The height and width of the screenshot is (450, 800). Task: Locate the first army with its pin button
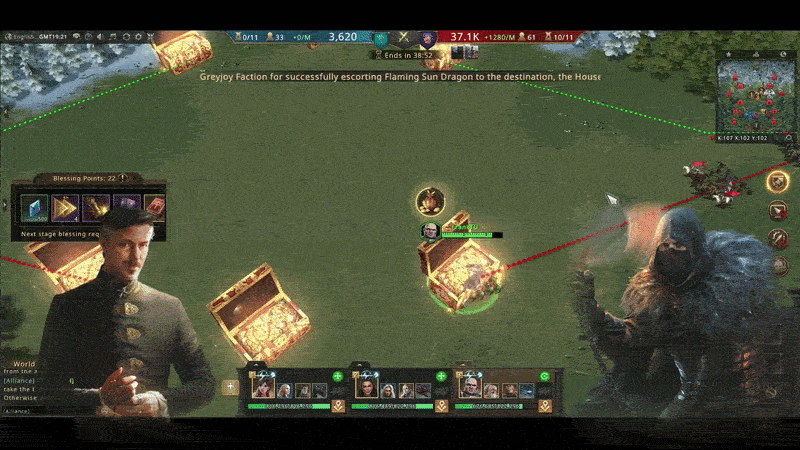[337, 406]
